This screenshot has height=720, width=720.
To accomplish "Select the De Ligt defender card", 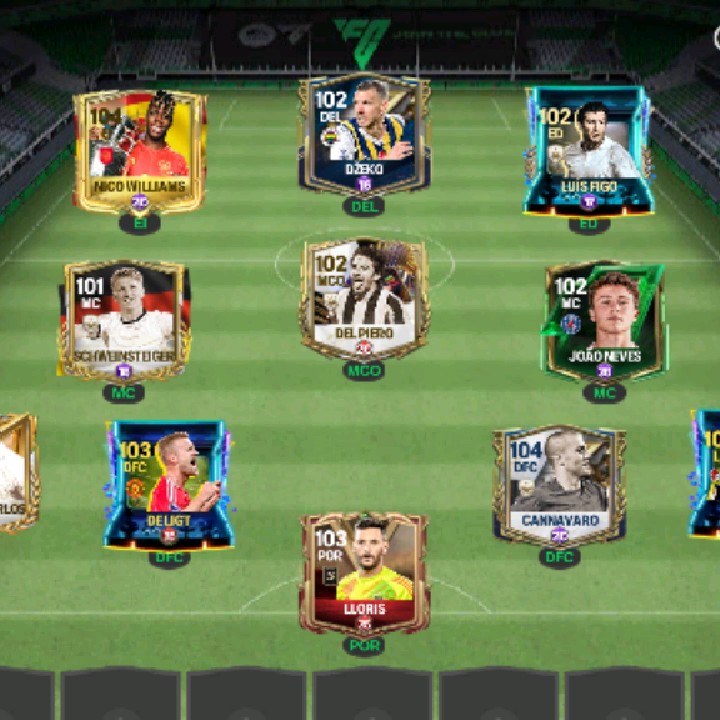I will pos(169,484).
